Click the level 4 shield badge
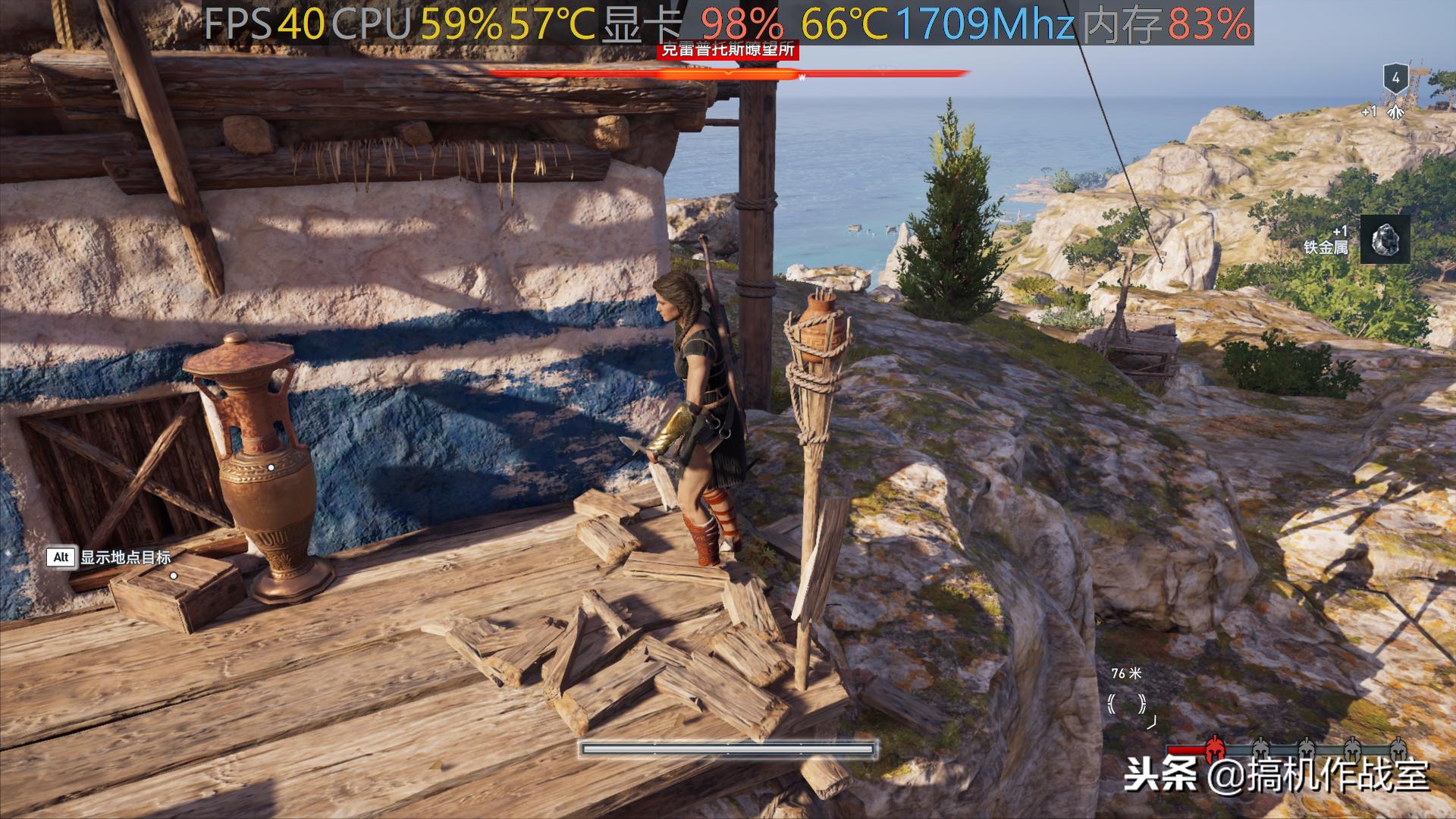This screenshot has width=1456, height=819. click(x=1395, y=78)
